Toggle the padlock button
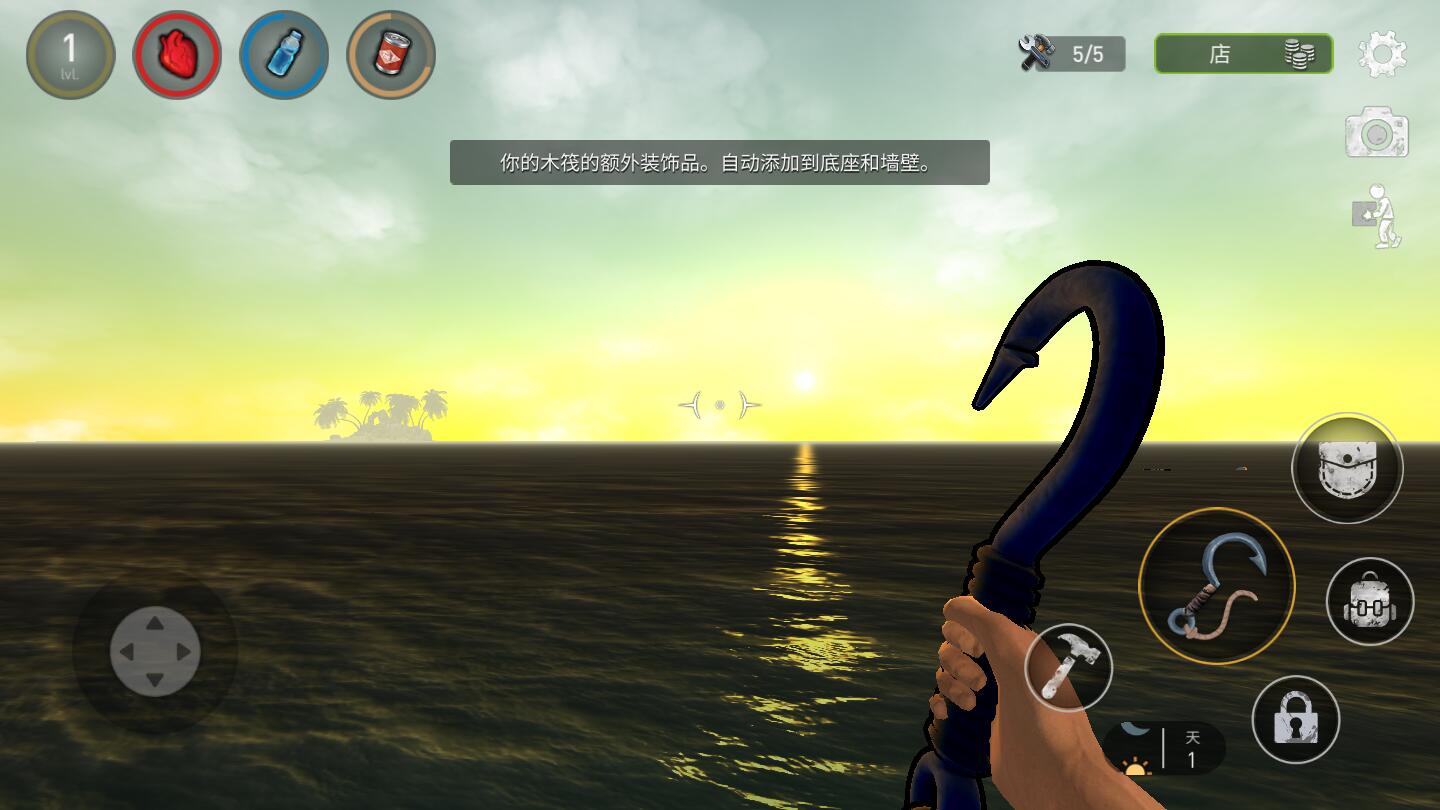The height and width of the screenshot is (810, 1440). [1295, 720]
